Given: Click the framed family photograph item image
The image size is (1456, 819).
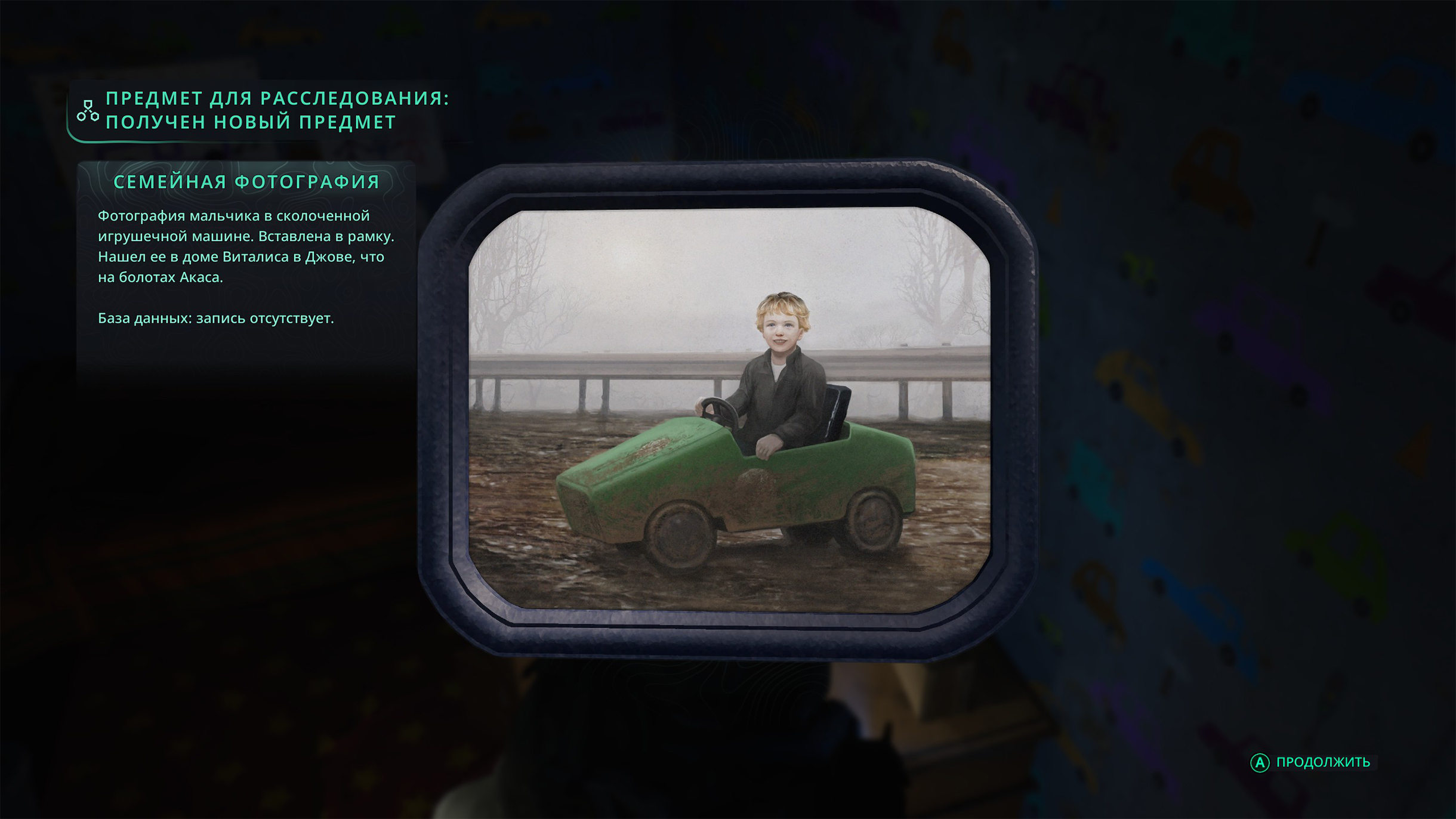Looking at the screenshot, I should coord(728,410).
